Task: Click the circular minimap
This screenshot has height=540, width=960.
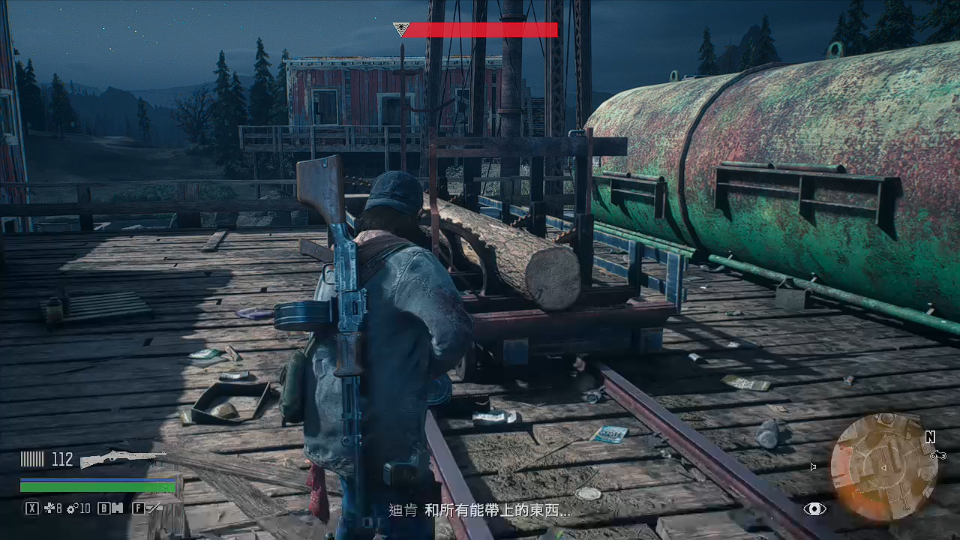Action: (883, 466)
